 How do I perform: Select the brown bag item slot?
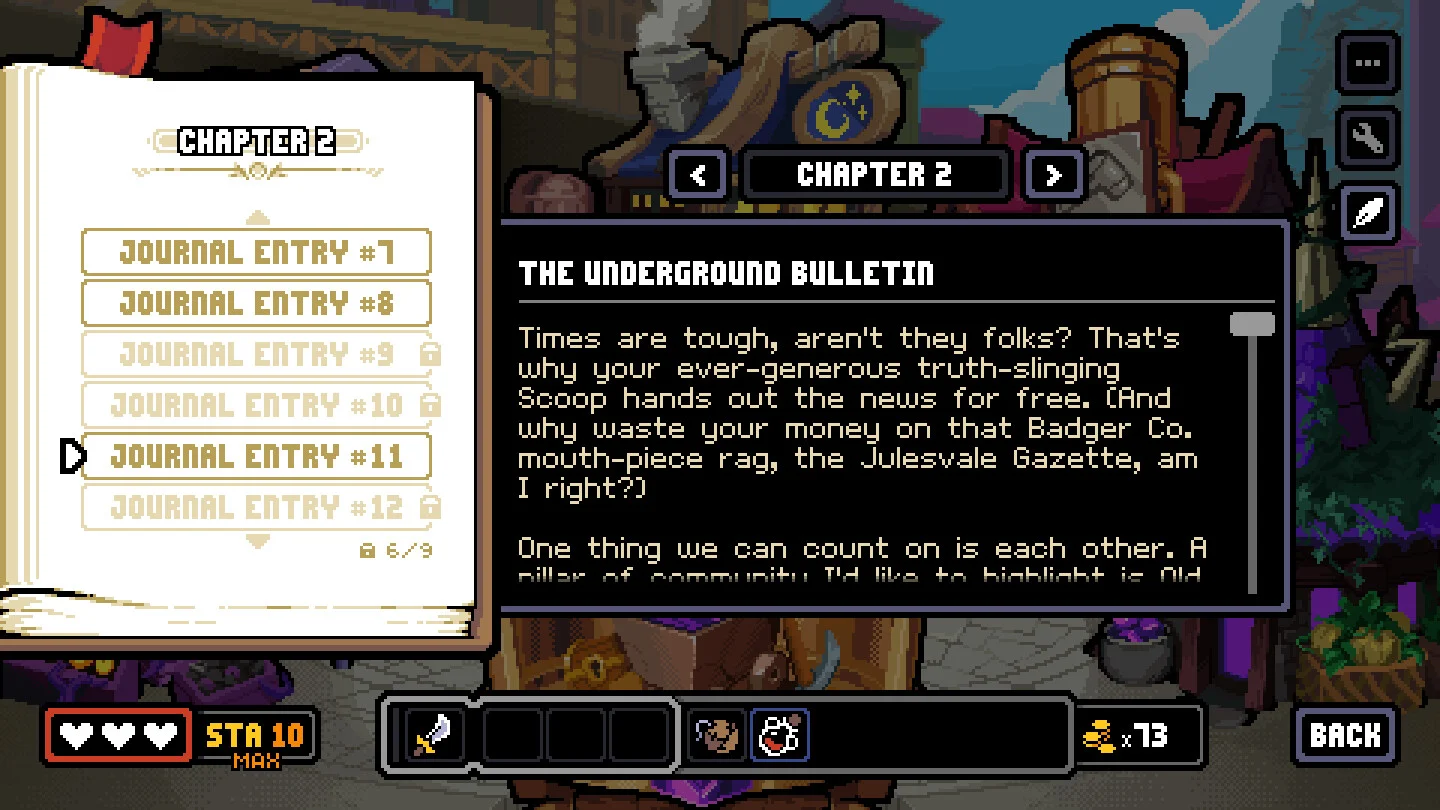click(x=717, y=737)
